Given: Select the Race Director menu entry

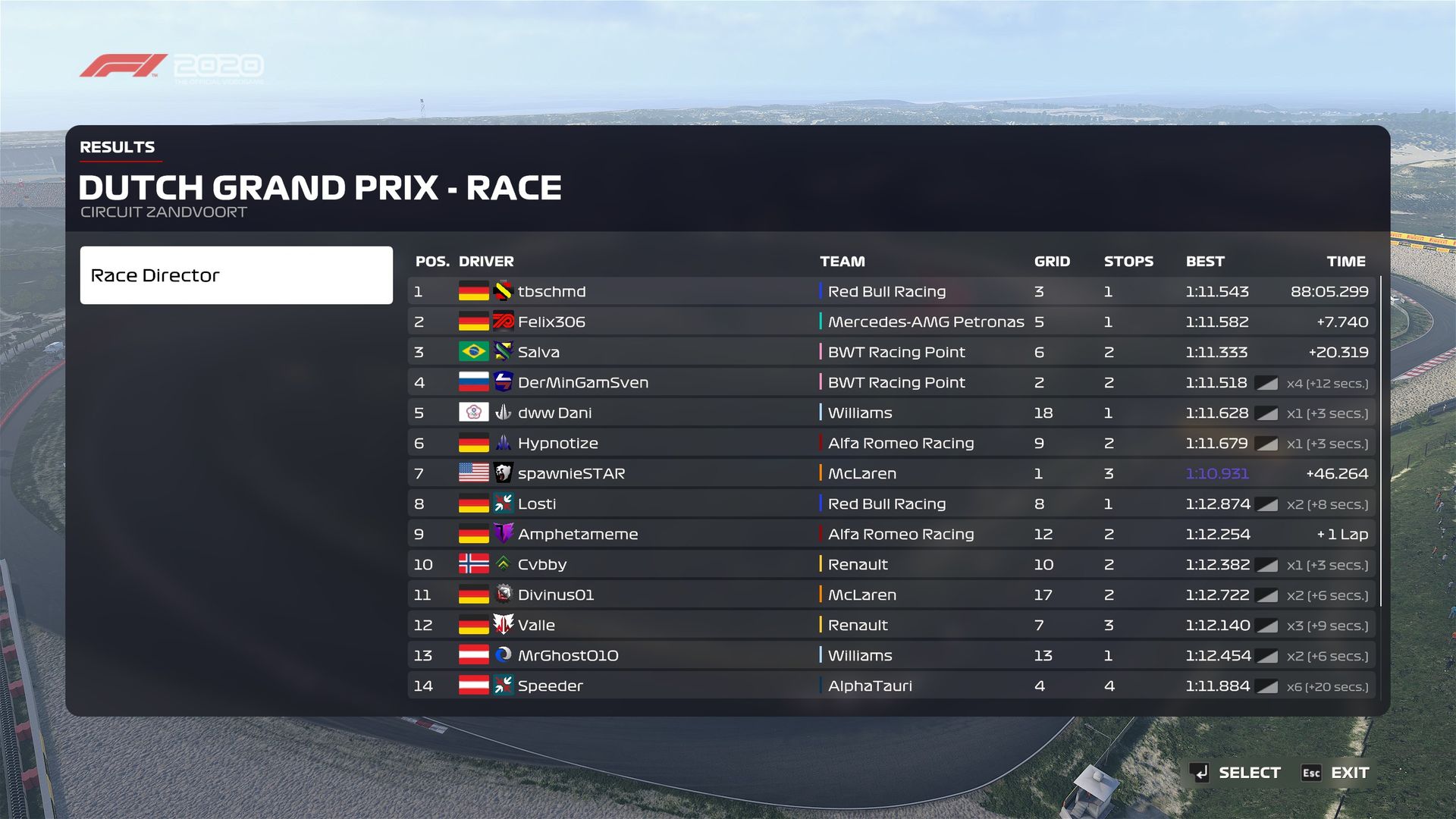Looking at the screenshot, I should (x=236, y=275).
